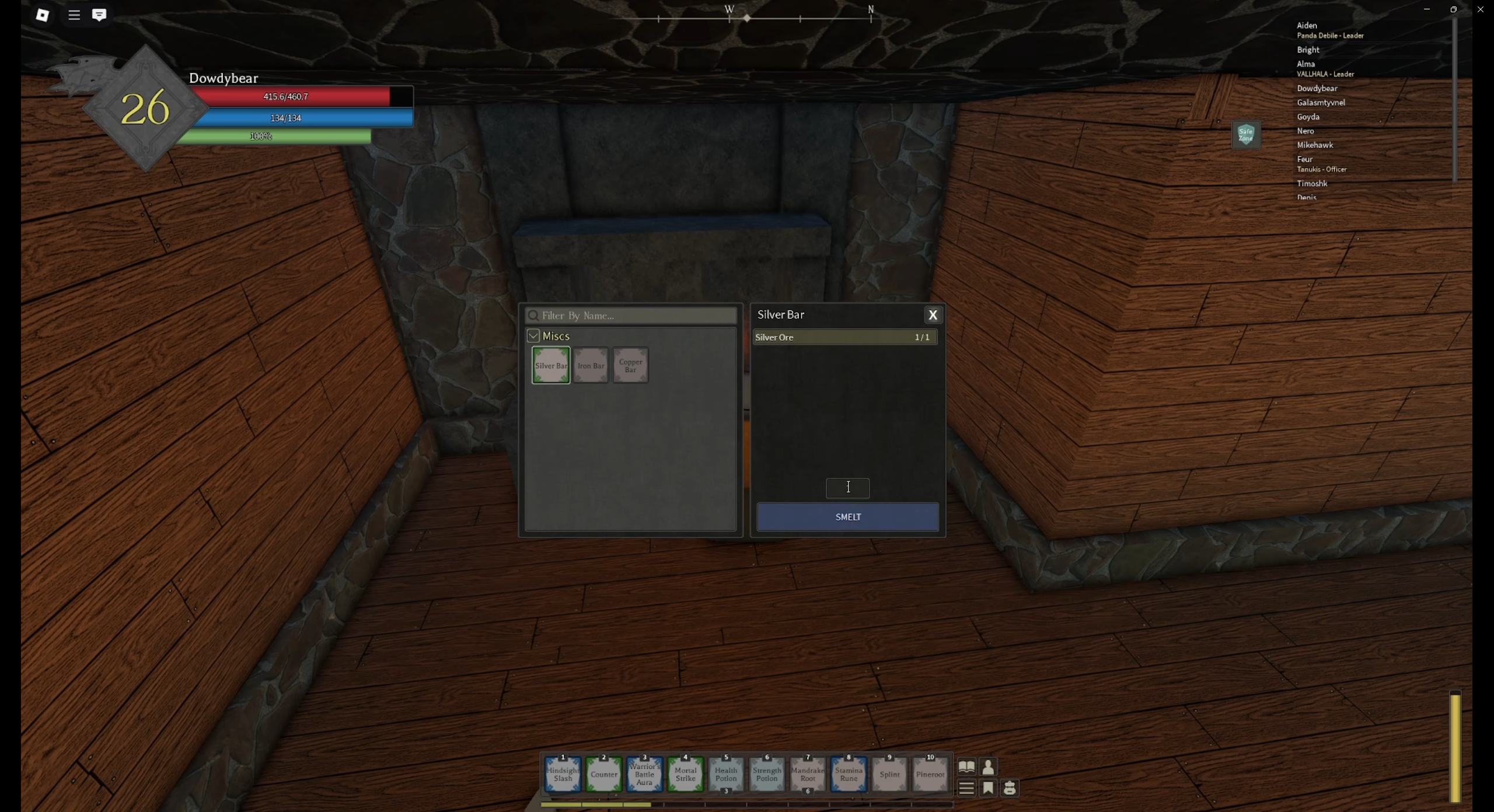Select the Copper Bar recipe
Screen dimensions: 1494x812
(630, 365)
